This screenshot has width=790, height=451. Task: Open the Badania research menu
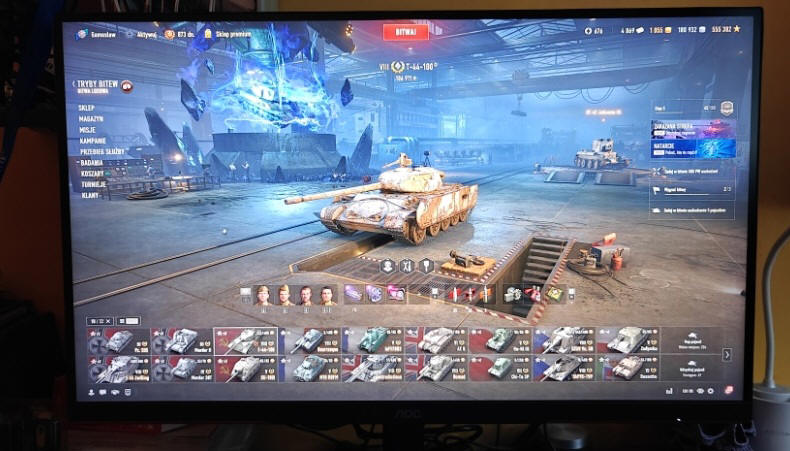point(90,161)
